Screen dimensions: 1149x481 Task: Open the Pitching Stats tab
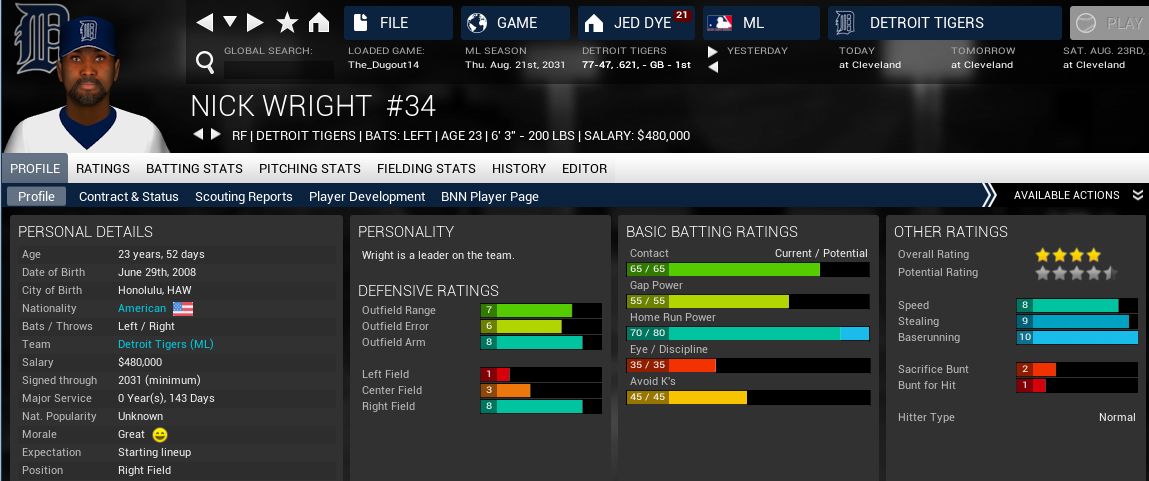click(x=309, y=168)
